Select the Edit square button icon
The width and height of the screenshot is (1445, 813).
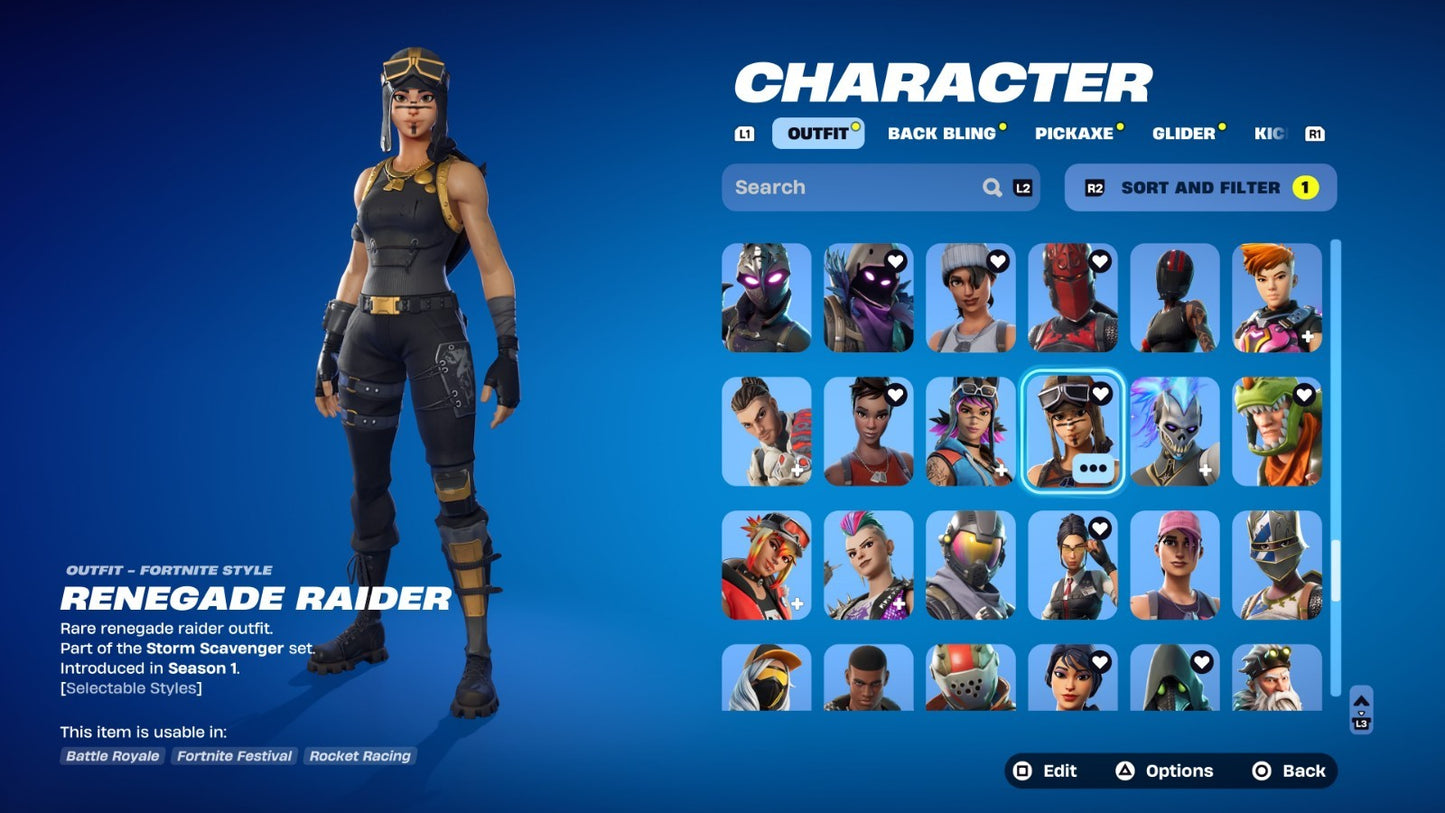pos(1022,771)
